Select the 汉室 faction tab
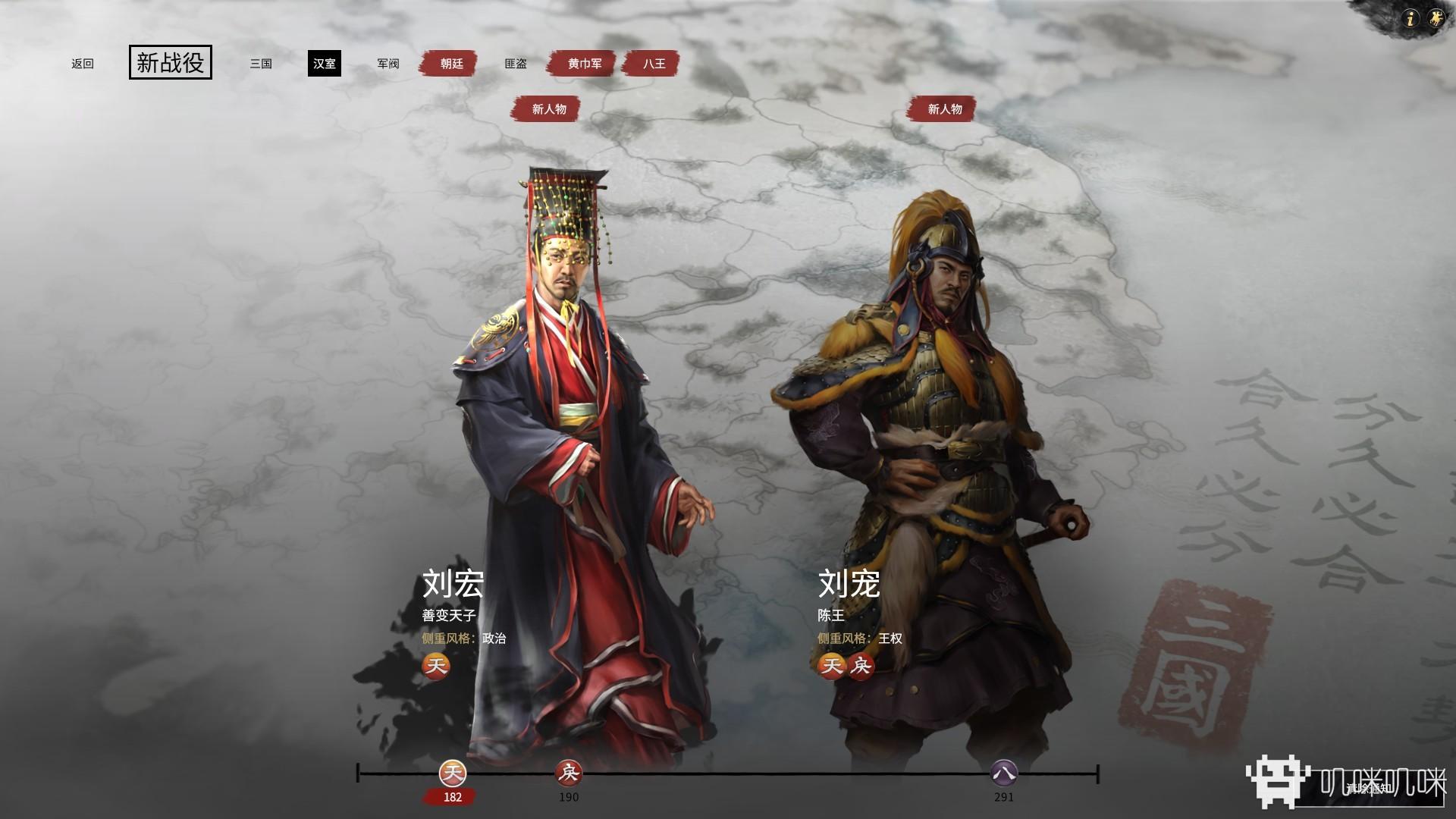Viewport: 1456px width, 819px height. [325, 64]
